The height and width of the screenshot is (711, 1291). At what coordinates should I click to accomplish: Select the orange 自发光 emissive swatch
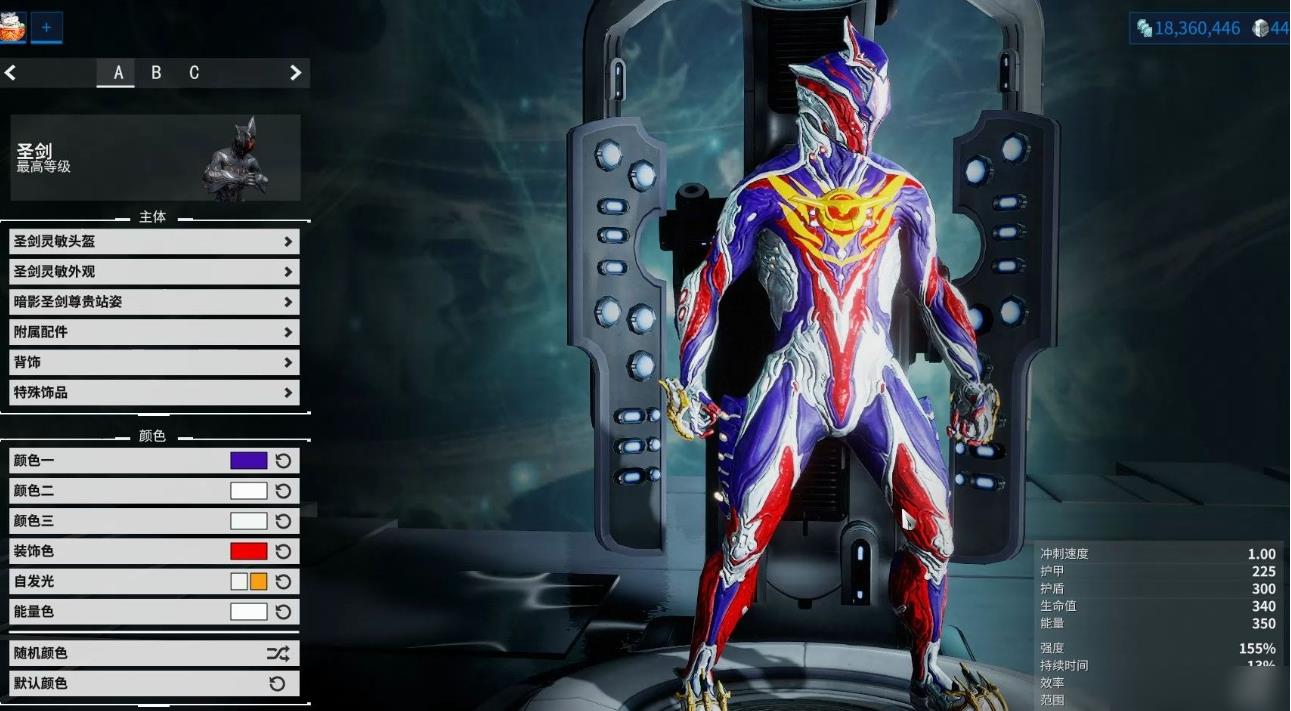click(259, 581)
